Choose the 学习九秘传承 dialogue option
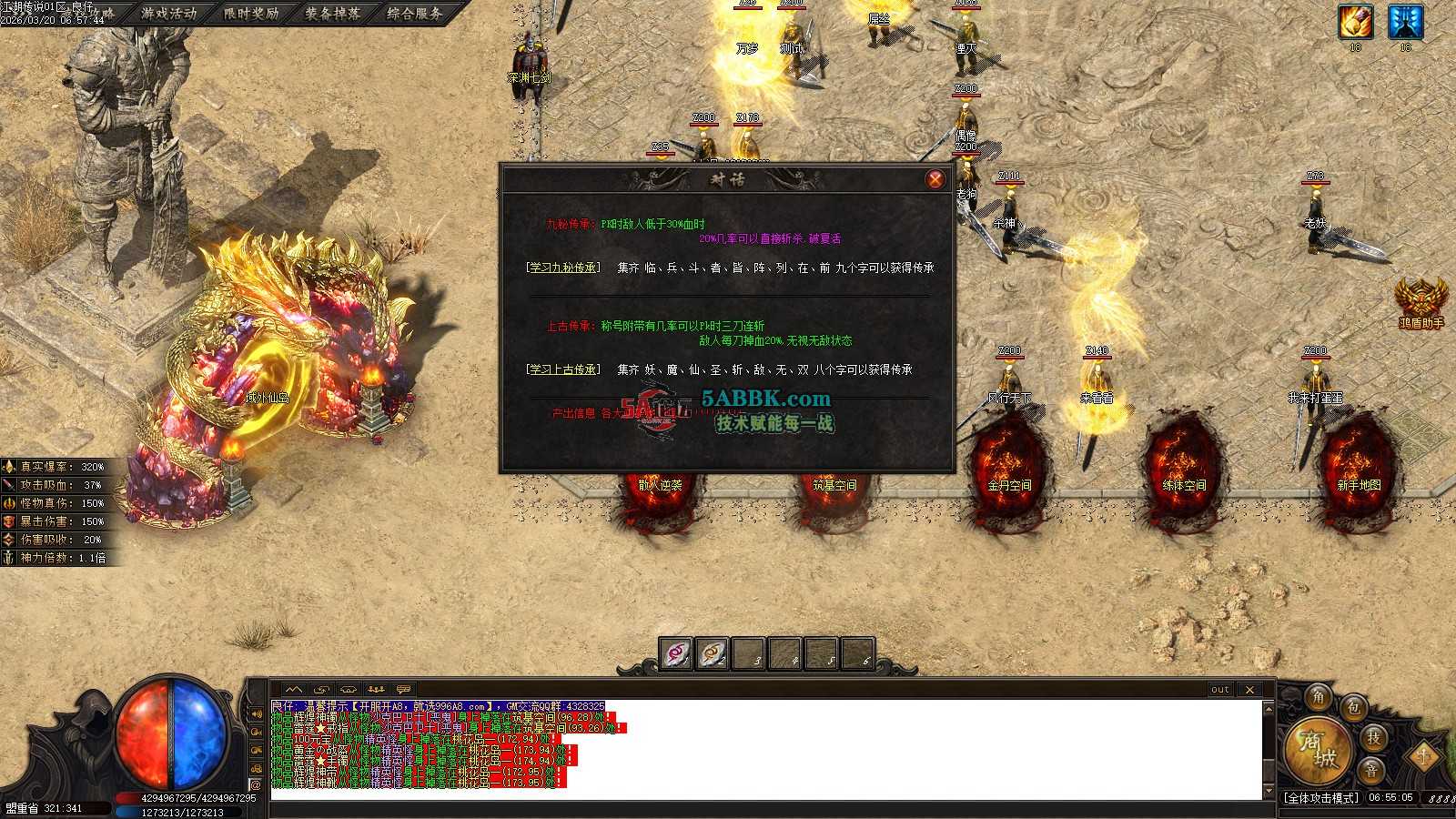Screen dimensions: 1456x819 pyautogui.click(x=563, y=268)
